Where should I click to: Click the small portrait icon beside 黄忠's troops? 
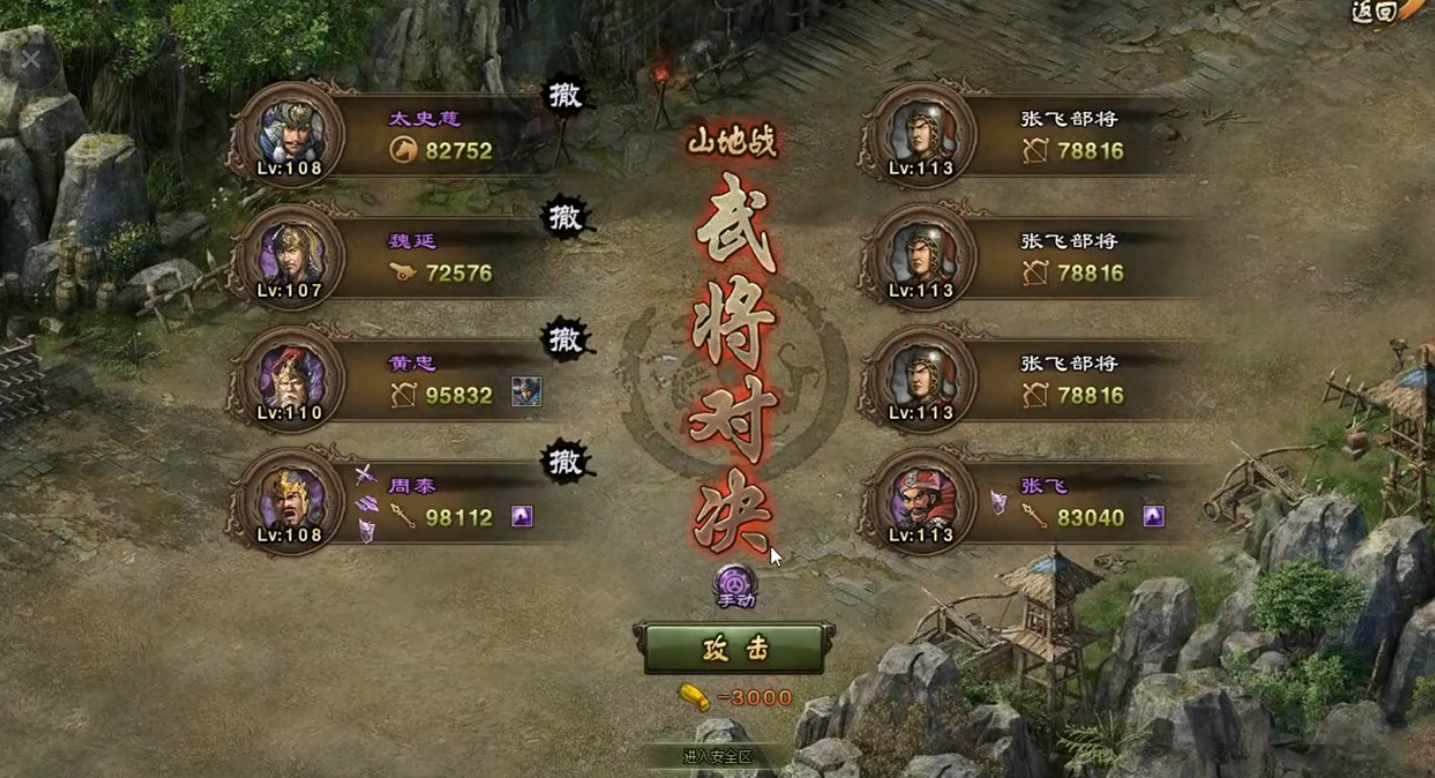click(526, 393)
